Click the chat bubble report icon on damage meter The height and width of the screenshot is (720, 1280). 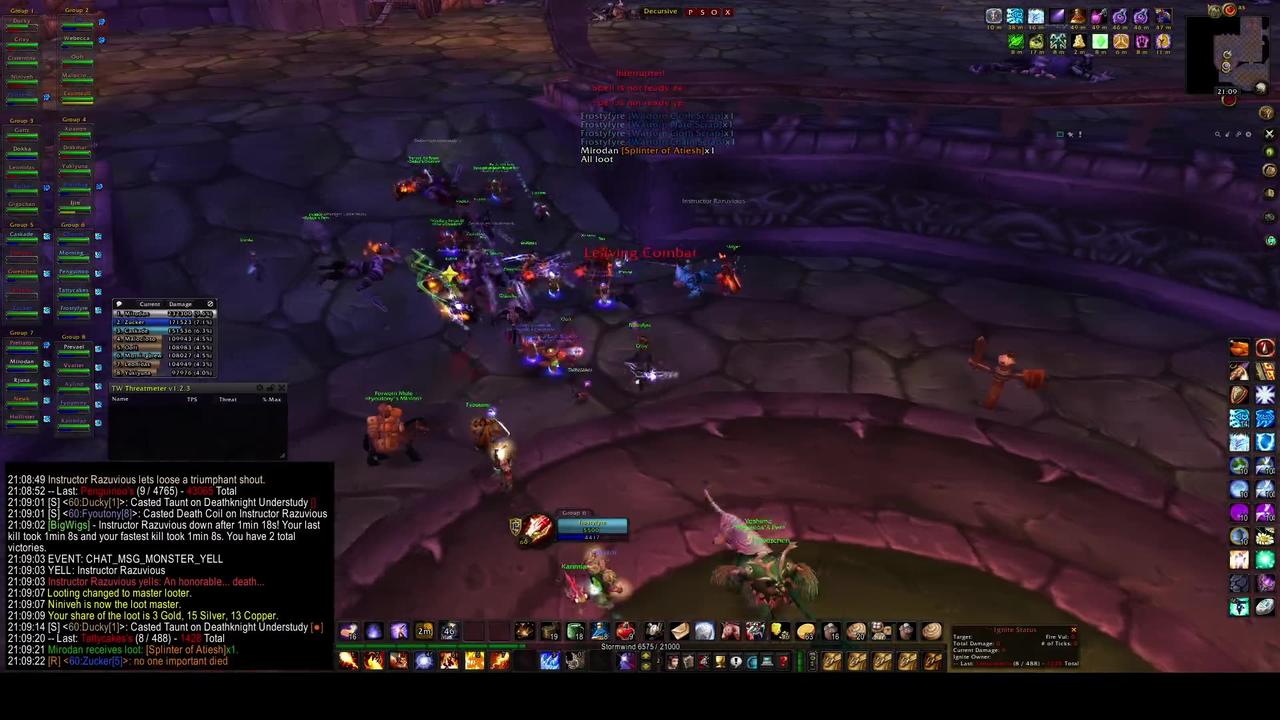[119, 304]
